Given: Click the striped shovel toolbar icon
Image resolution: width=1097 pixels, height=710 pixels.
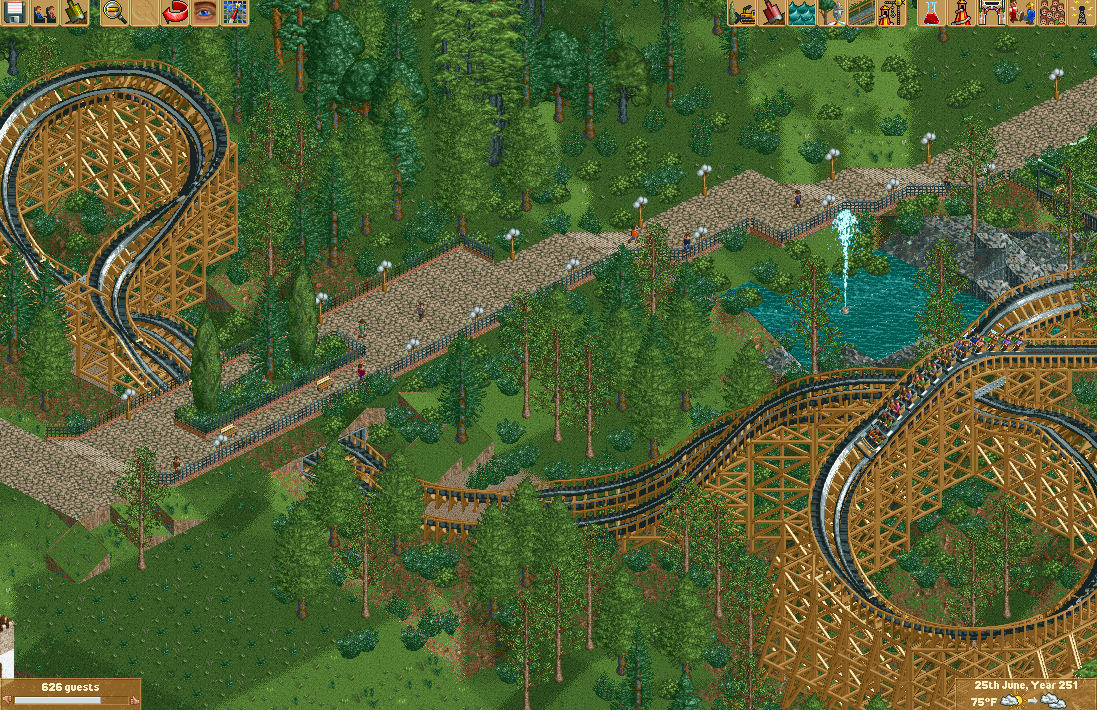Looking at the screenshot, I should (76, 13).
